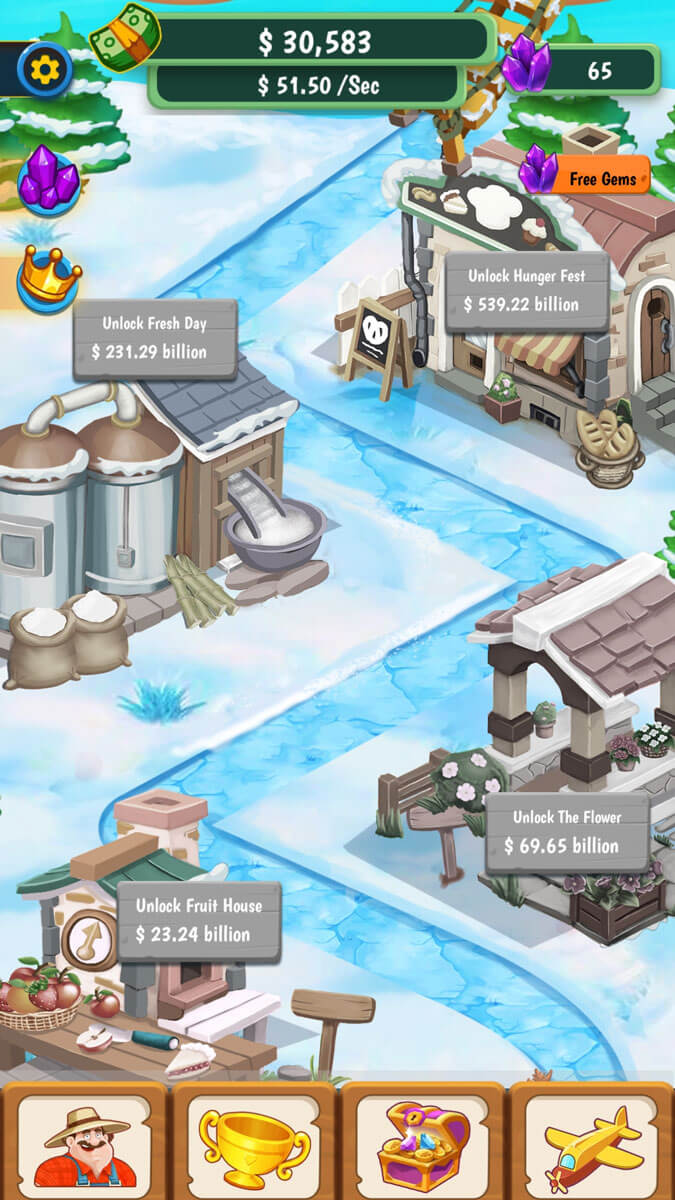
Task: Unlock Fresh Day for $231.29 billion
Action: (155, 339)
